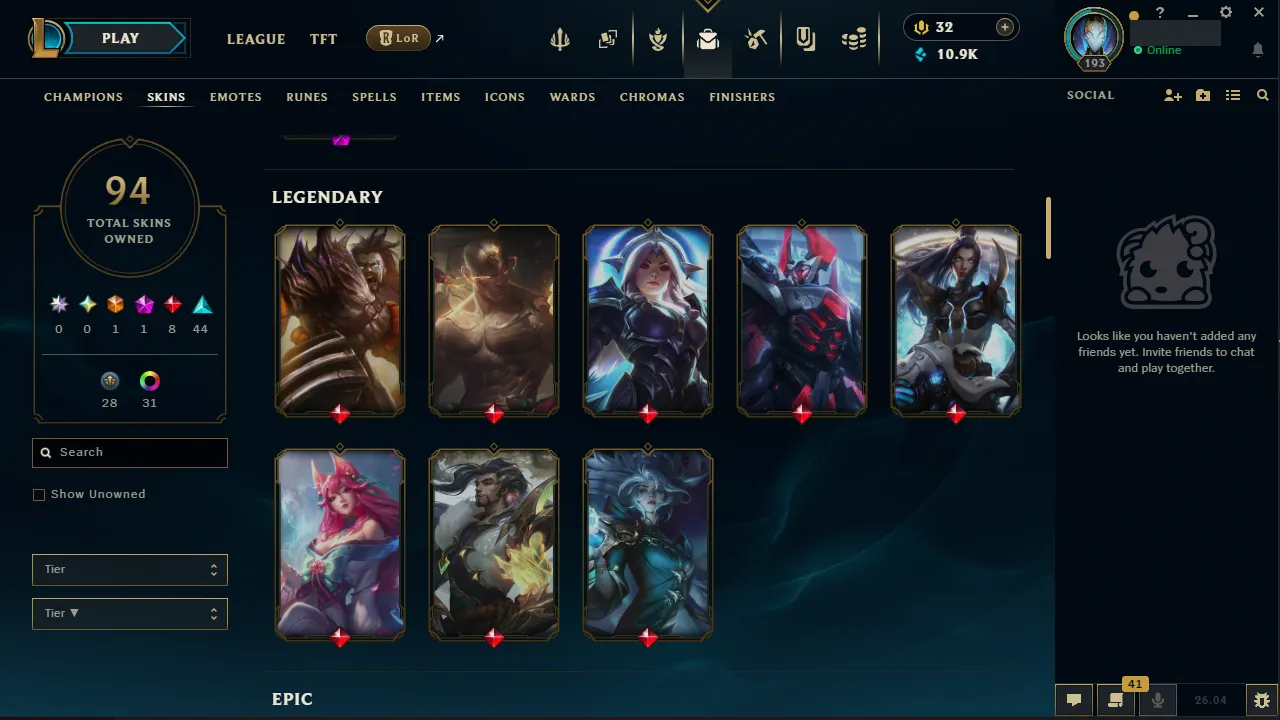Image resolution: width=1280 pixels, height=720 pixels.
Task: Add a friend using the add-friend icon
Action: (1172, 95)
